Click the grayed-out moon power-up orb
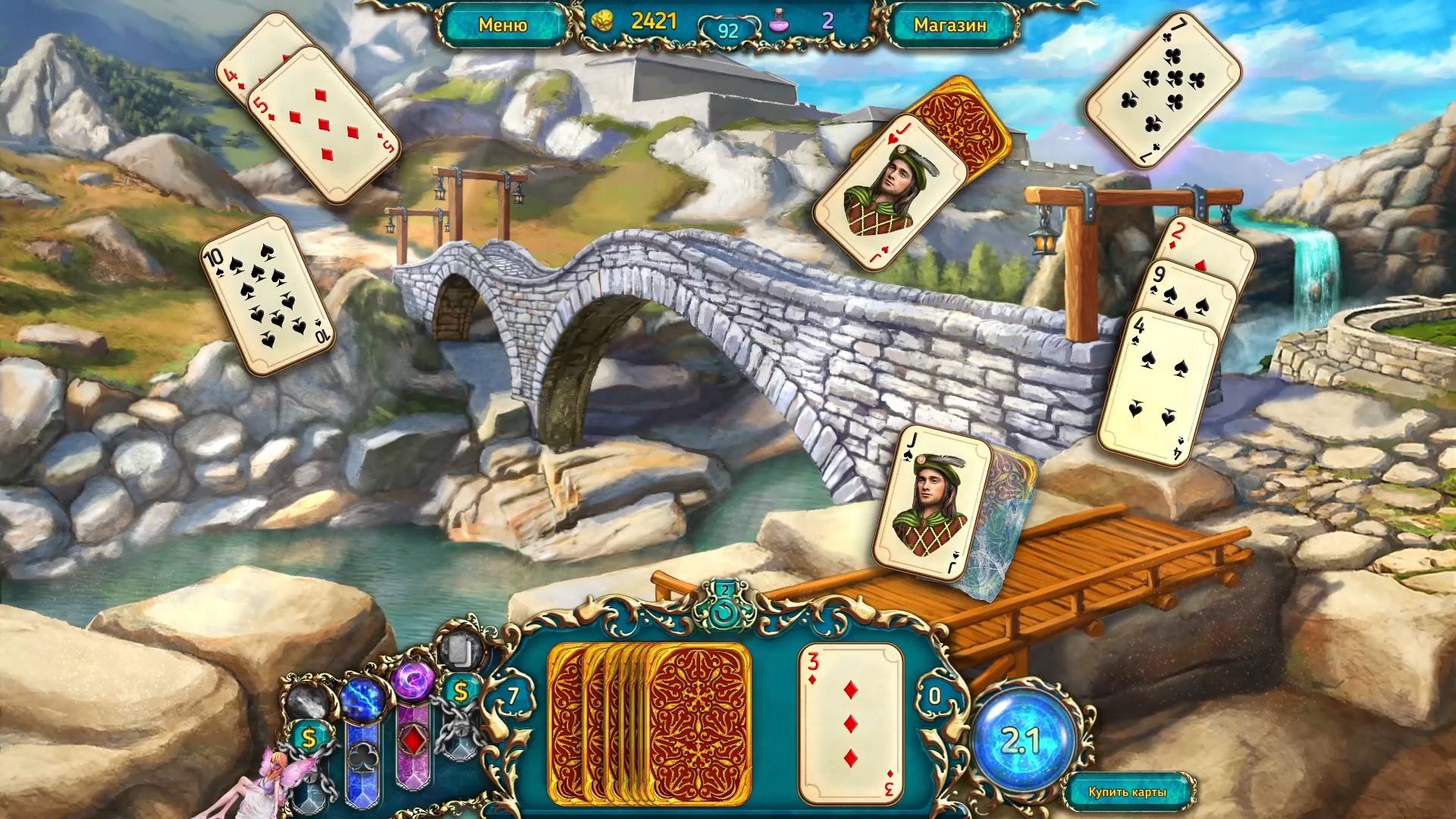This screenshot has height=819, width=1456. pyautogui.click(x=306, y=699)
